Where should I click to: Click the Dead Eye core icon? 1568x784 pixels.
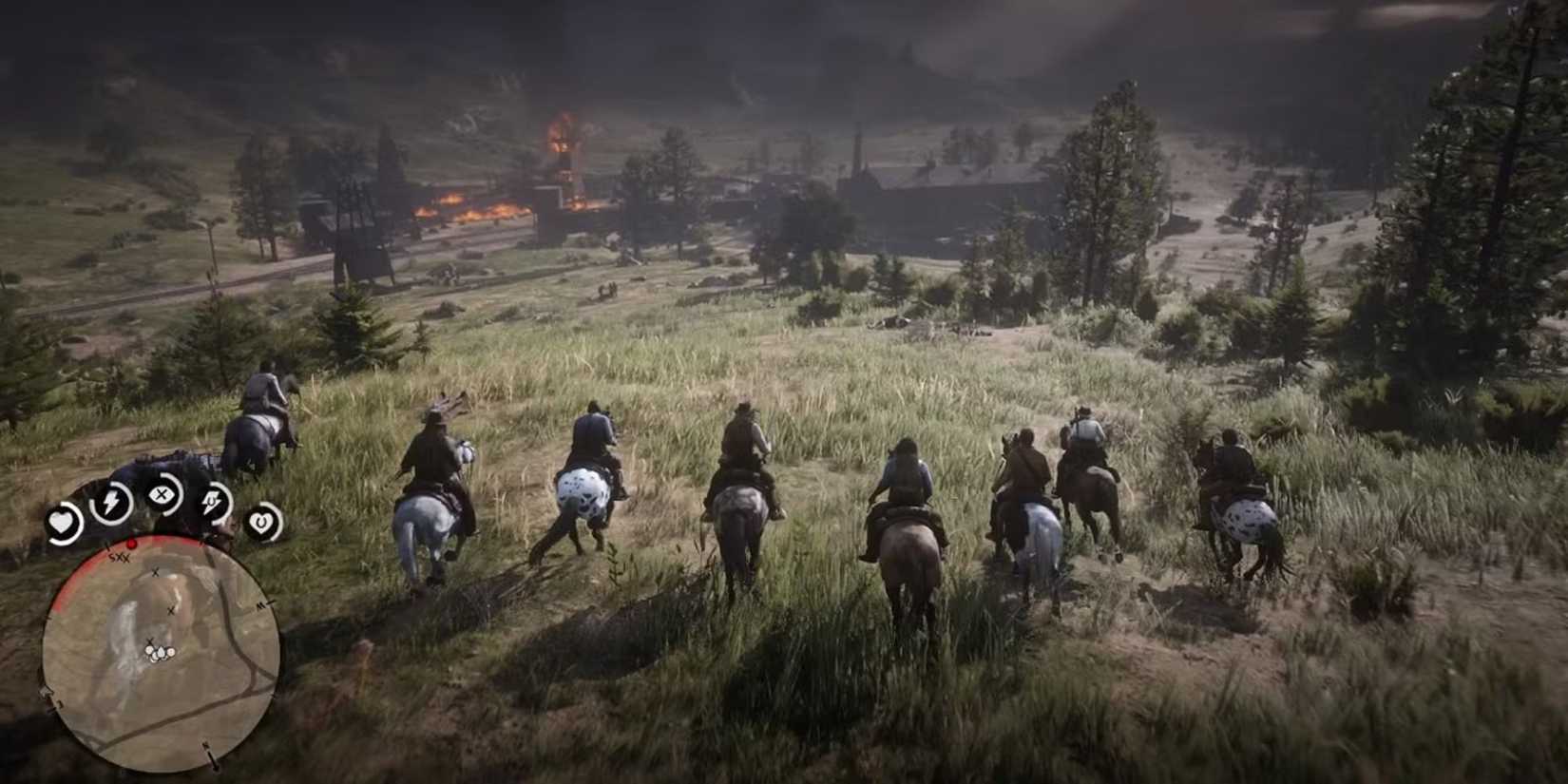coord(163,494)
